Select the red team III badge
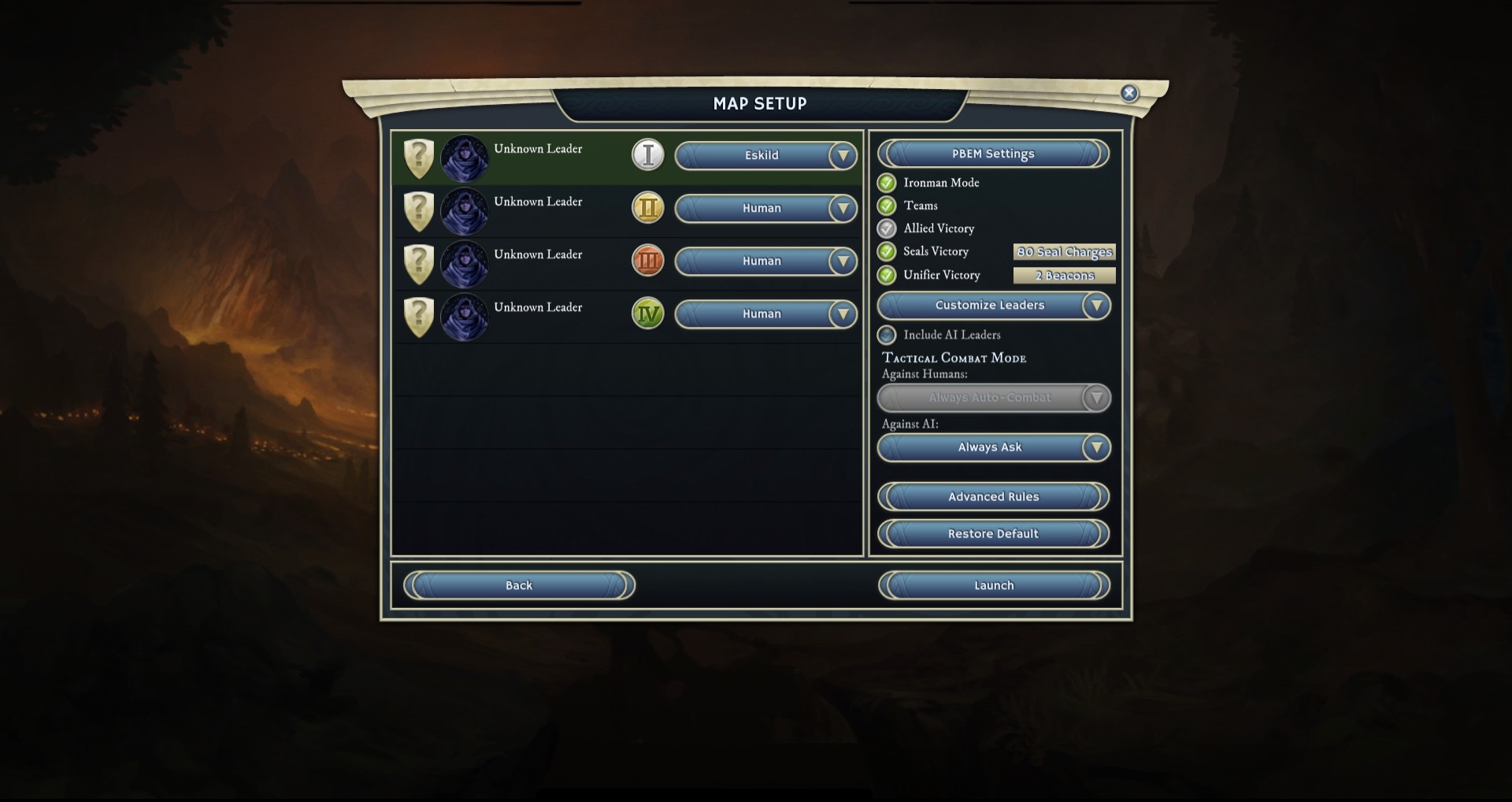1512x802 pixels. [648, 261]
